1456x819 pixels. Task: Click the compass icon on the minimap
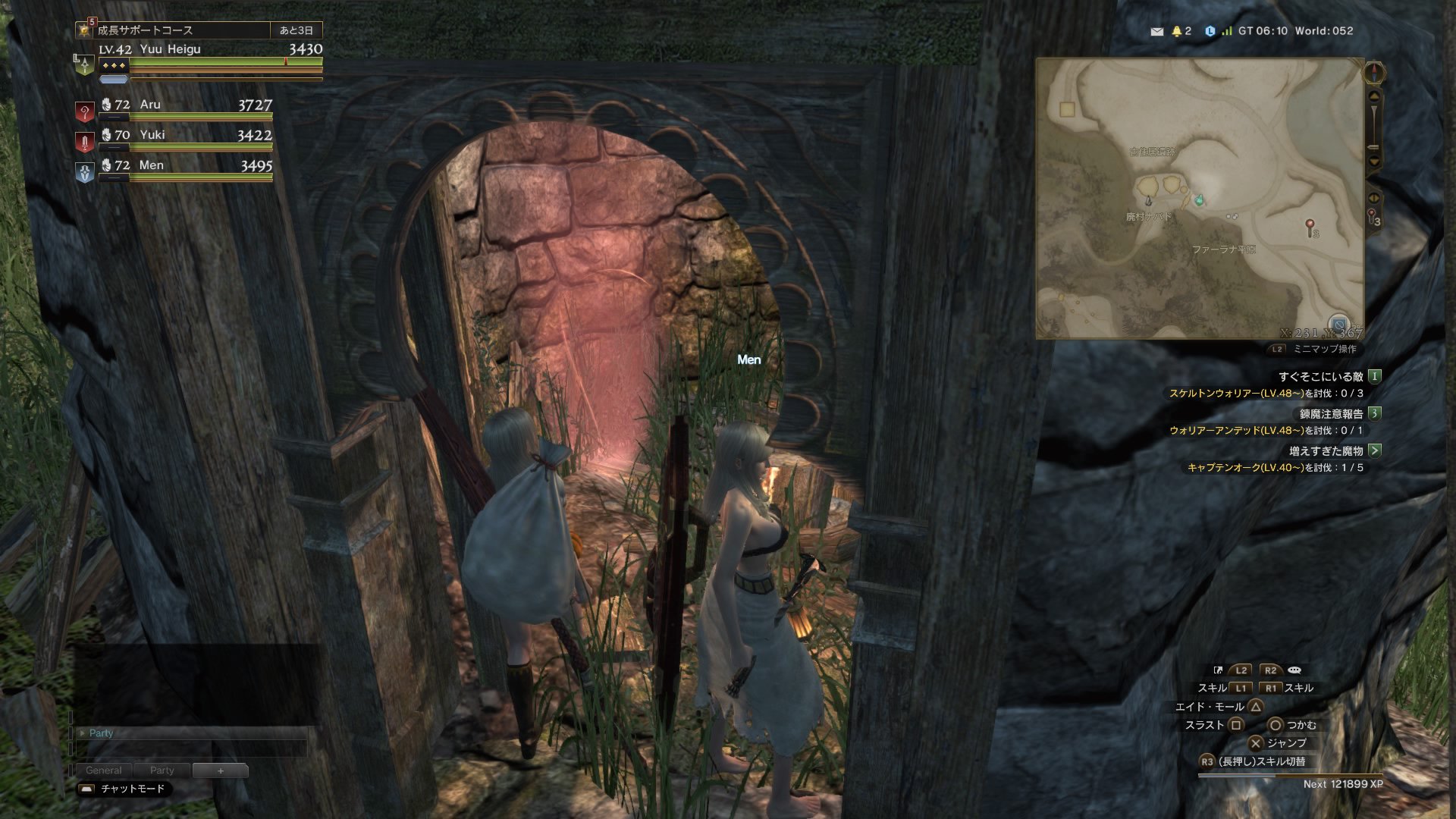click(x=1374, y=73)
